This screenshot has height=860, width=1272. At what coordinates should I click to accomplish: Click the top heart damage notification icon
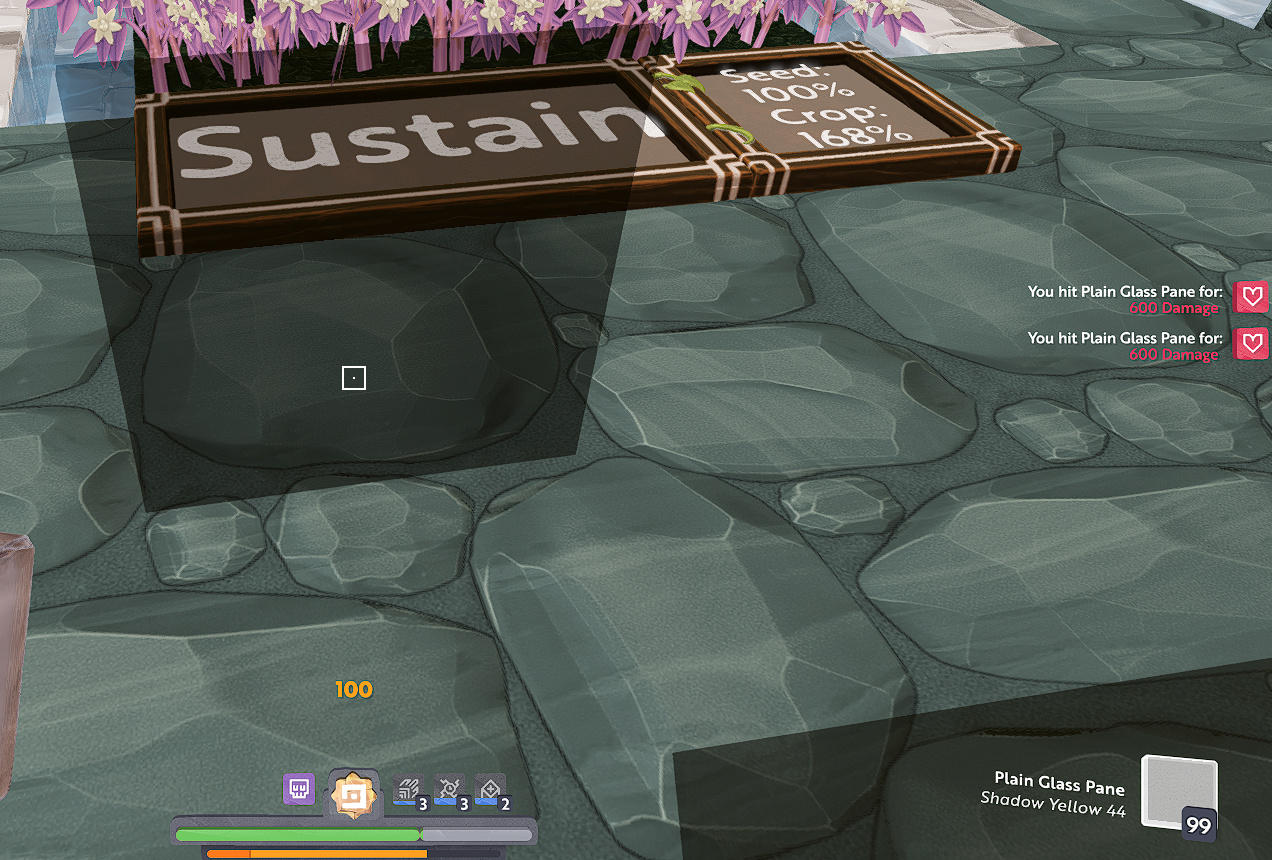(1252, 297)
